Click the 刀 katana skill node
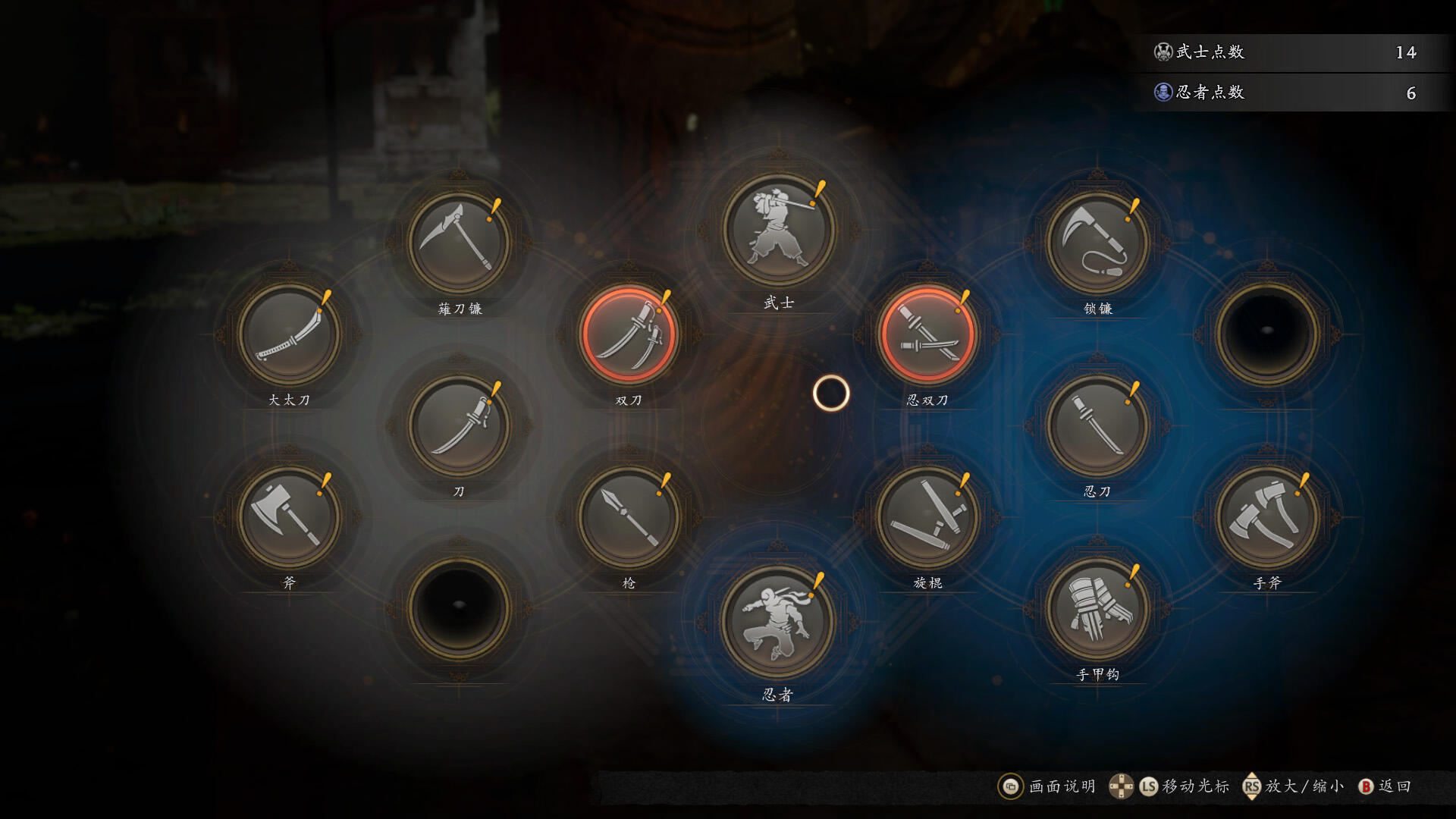1456x819 pixels. 458,425
